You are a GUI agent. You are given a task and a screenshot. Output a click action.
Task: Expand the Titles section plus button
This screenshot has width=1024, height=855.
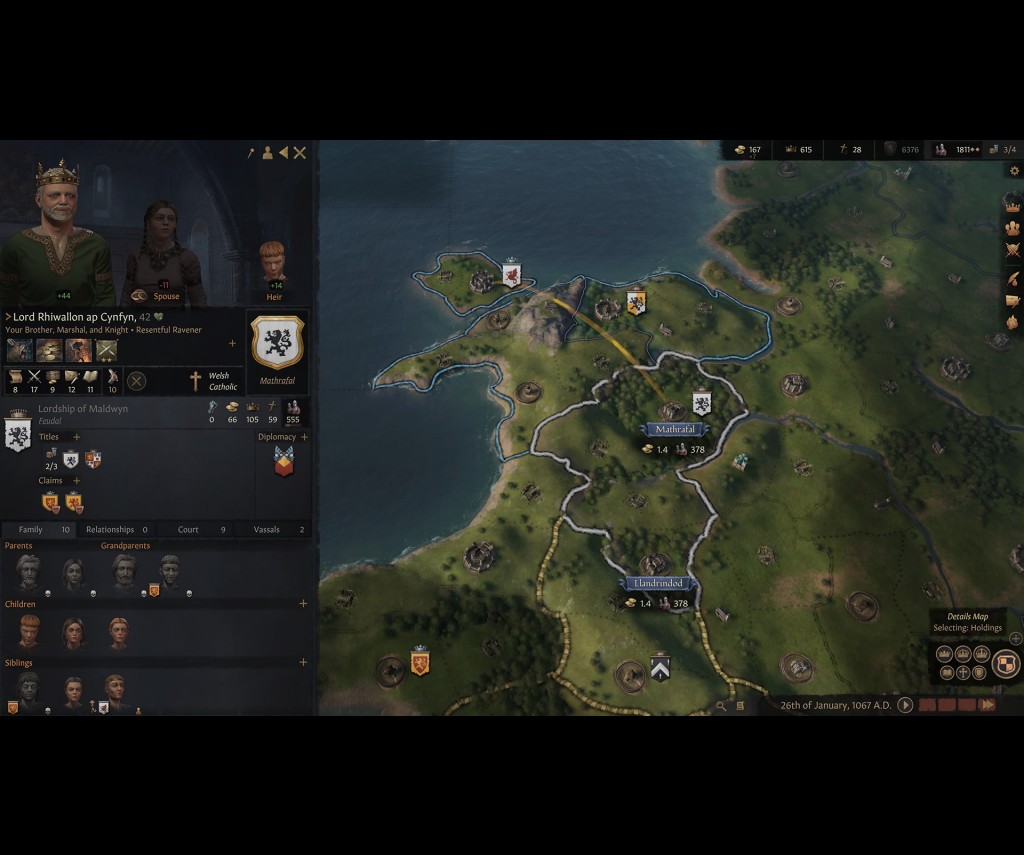pyautogui.click(x=77, y=437)
